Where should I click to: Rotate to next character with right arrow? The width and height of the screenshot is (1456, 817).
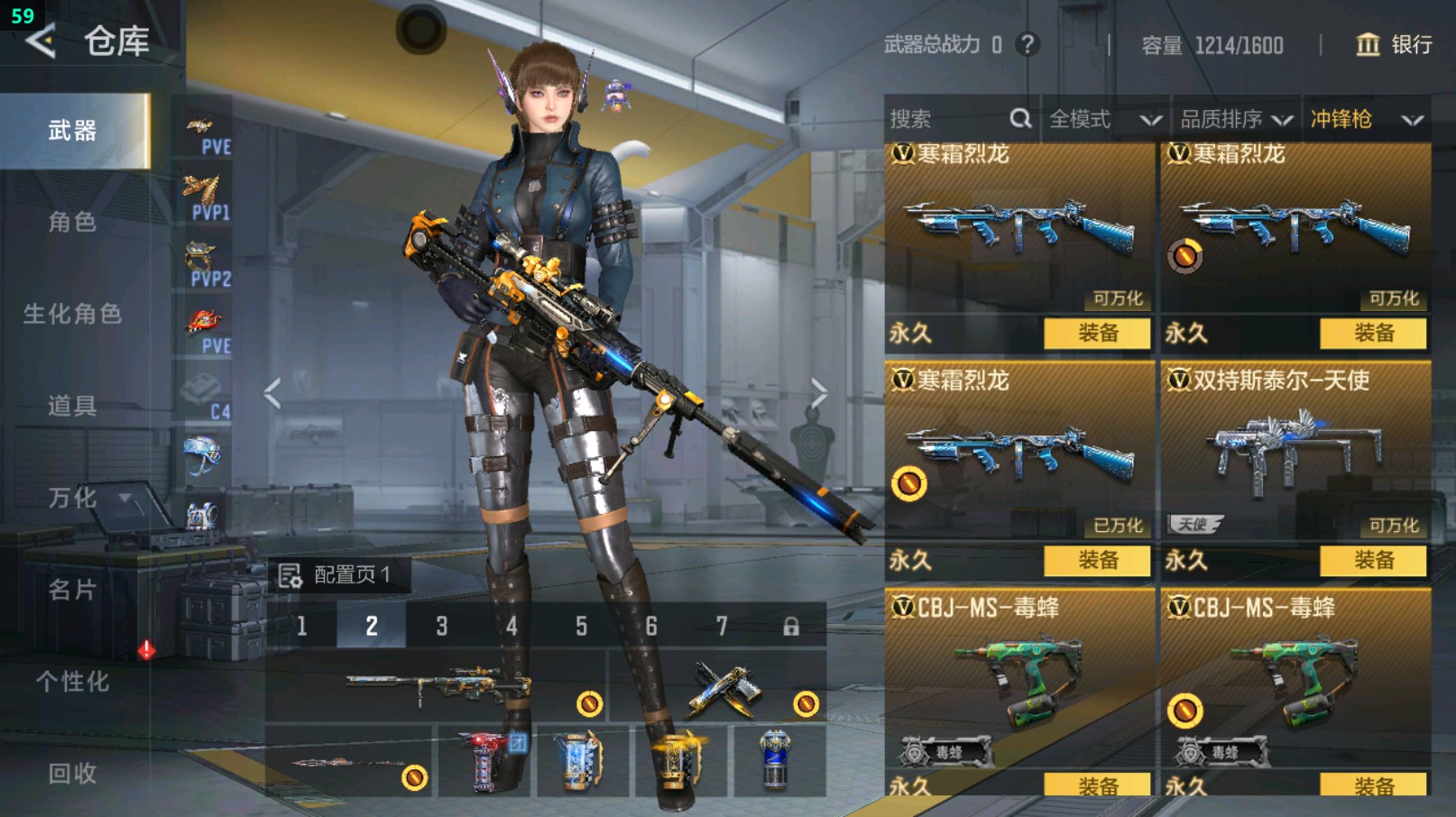pos(818,393)
